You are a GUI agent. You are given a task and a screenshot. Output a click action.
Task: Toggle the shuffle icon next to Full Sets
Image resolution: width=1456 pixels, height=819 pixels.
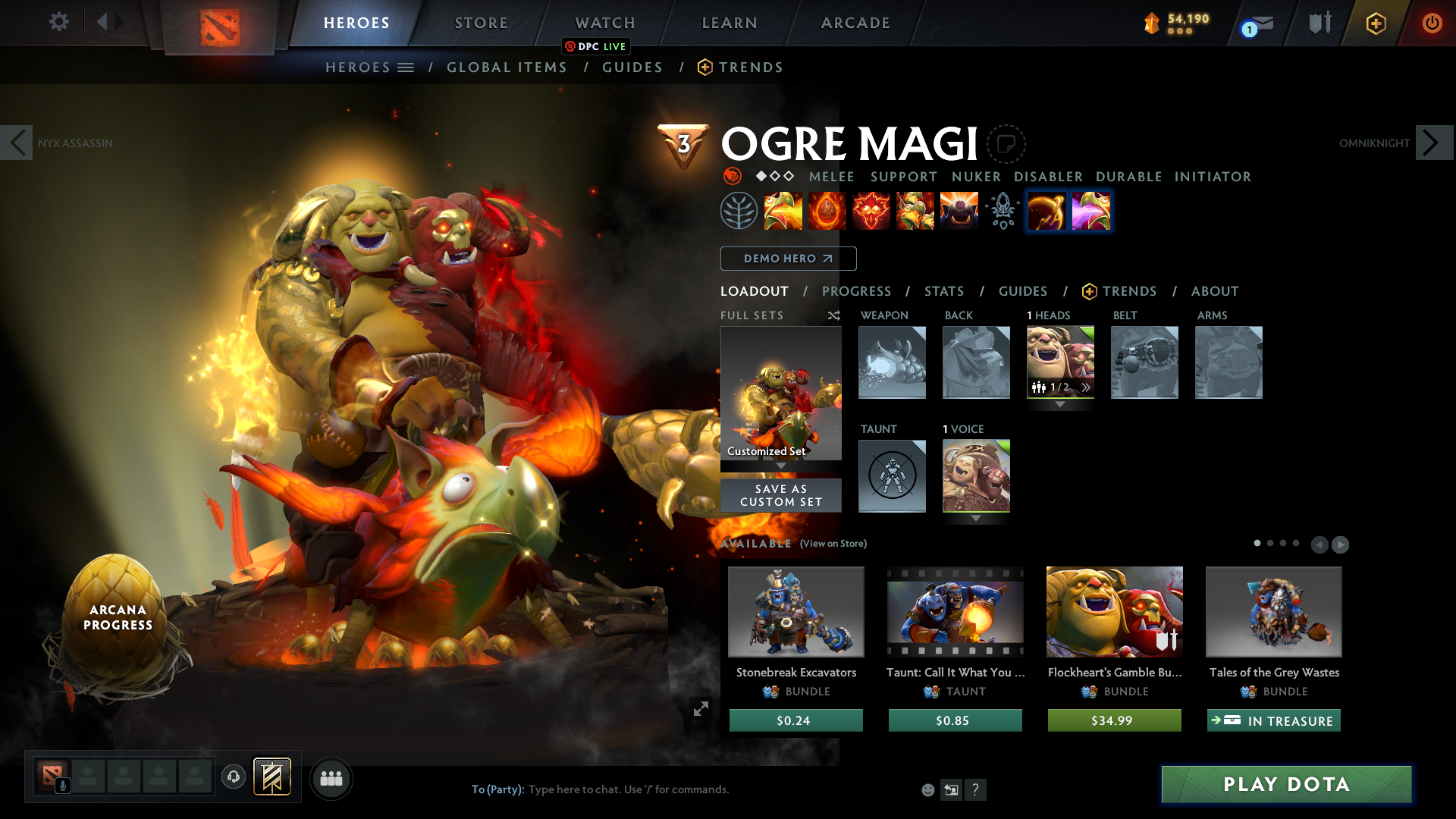tap(833, 315)
